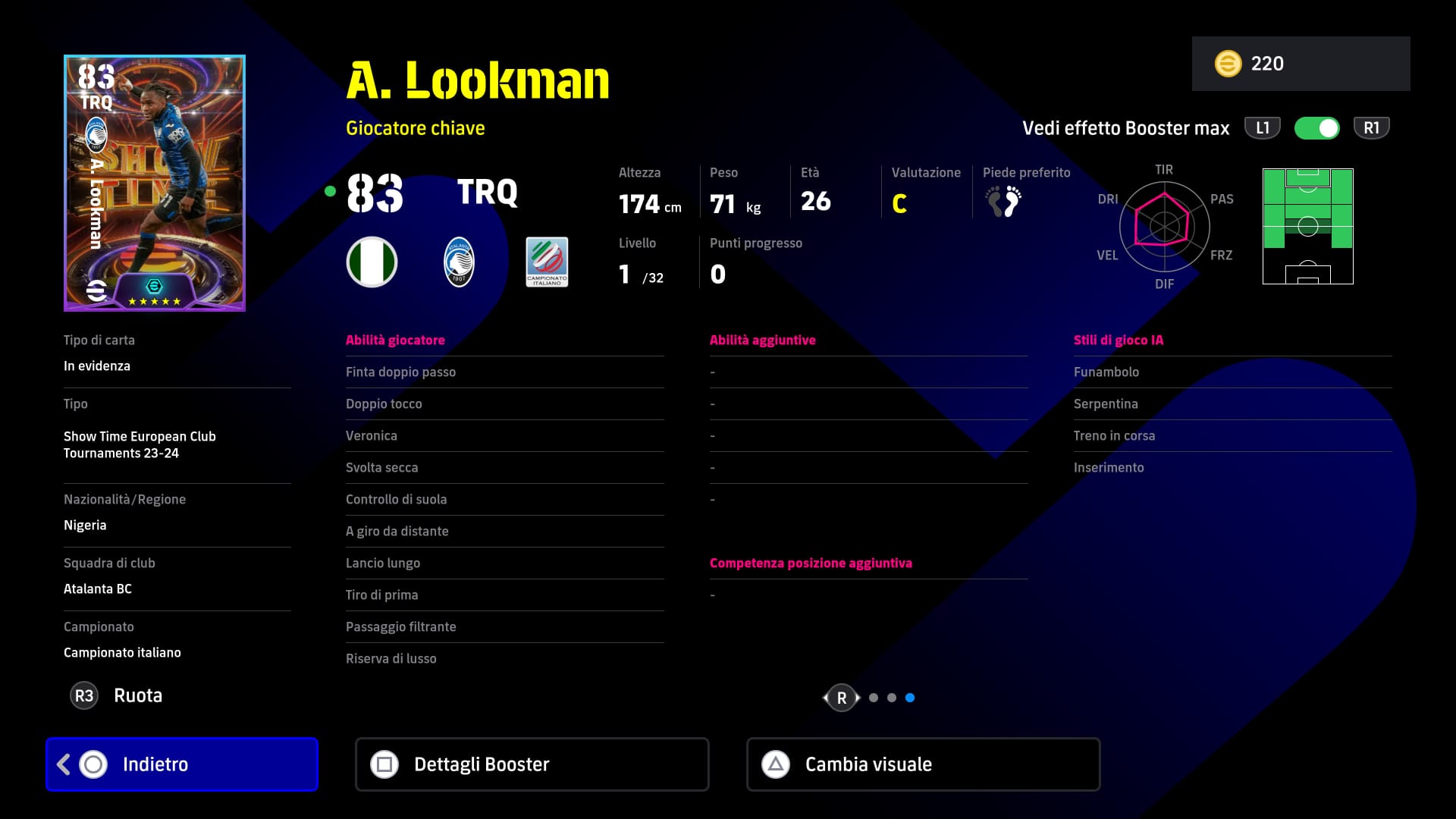
Task: Select the Campionato Italiano league logo
Action: [x=547, y=262]
